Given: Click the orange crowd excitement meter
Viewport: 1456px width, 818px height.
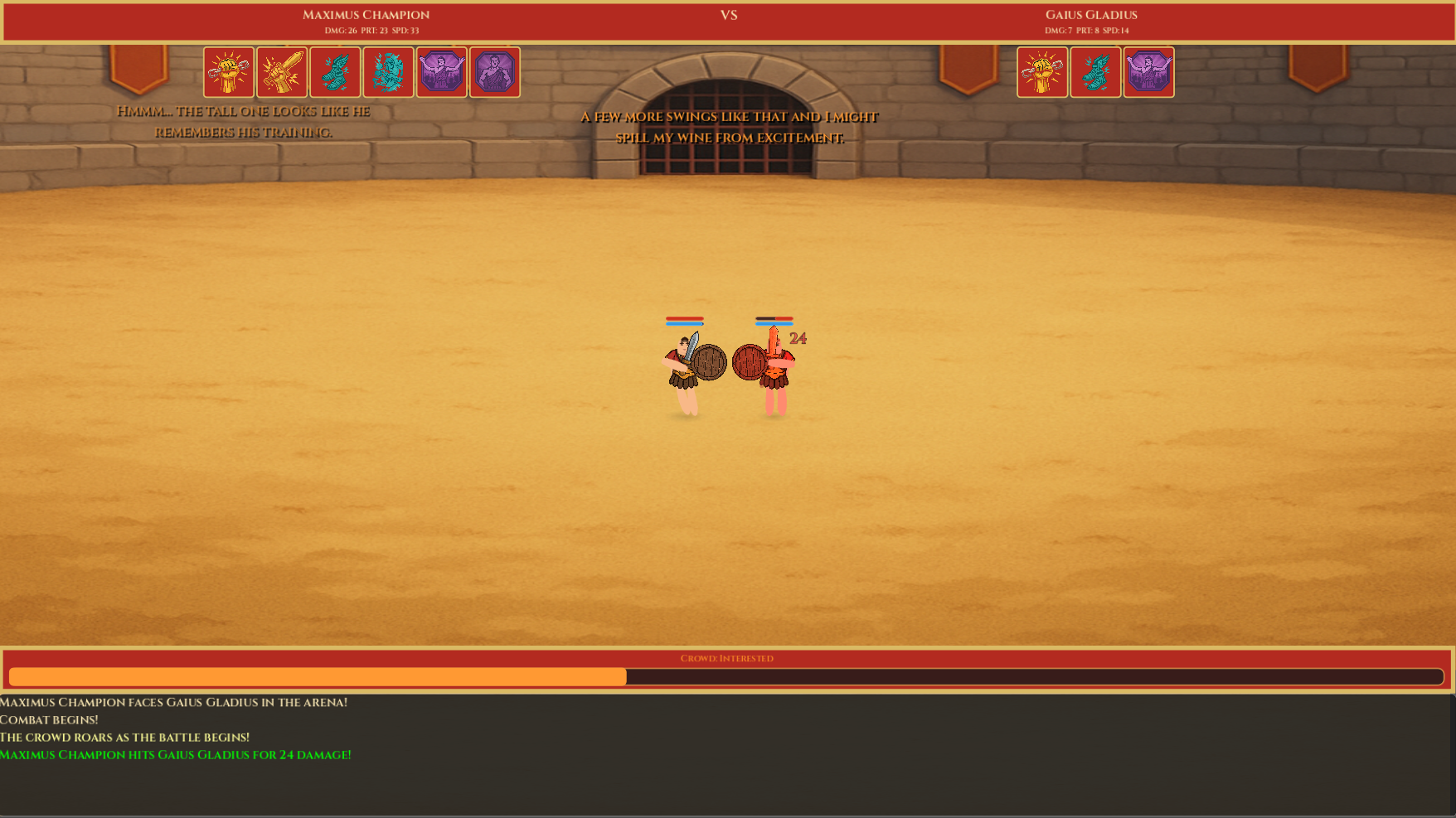Looking at the screenshot, I should point(315,676).
